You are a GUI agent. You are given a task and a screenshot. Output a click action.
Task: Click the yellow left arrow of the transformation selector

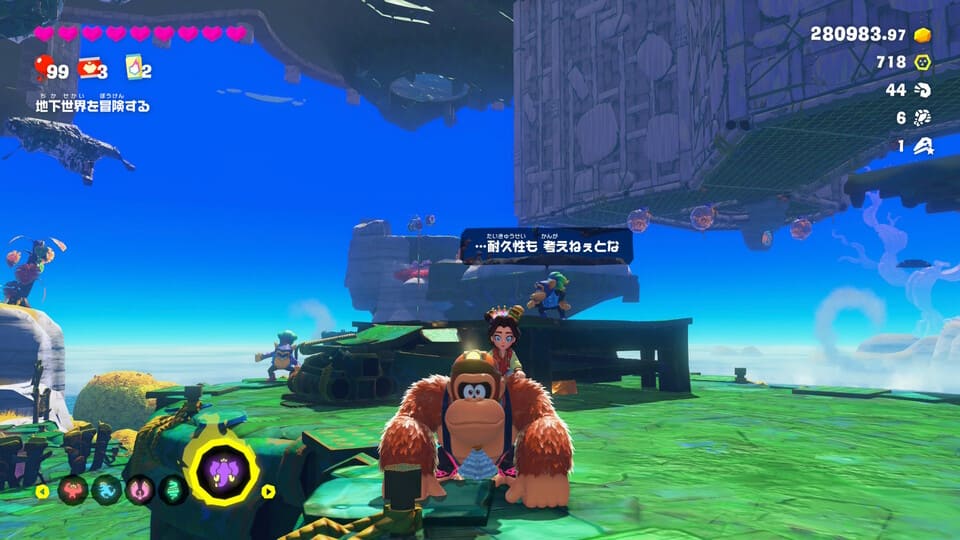42,491
